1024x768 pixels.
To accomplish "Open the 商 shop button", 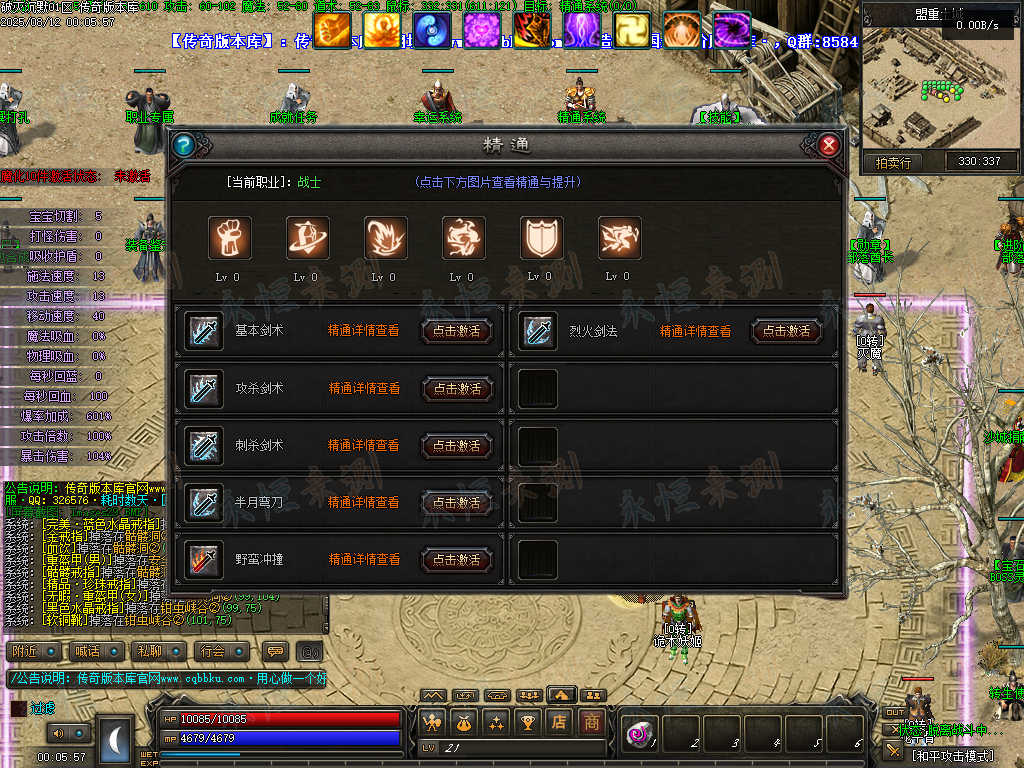I will coord(592,722).
